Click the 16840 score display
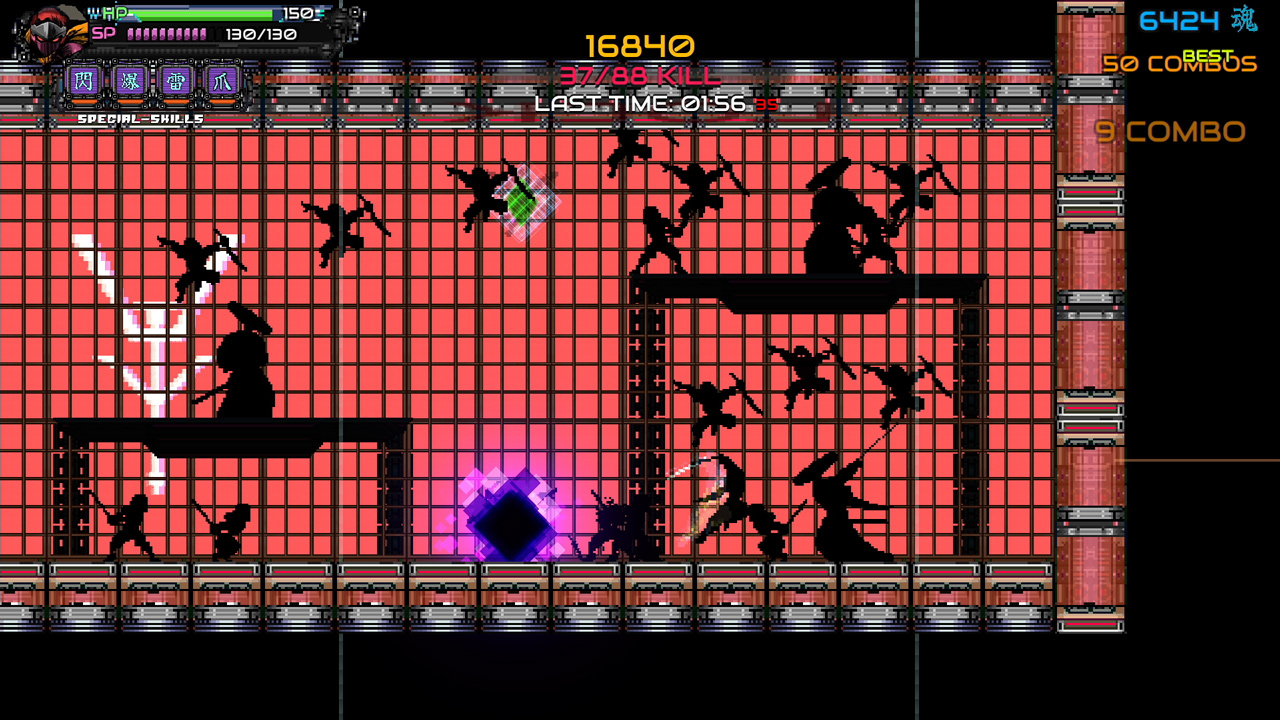 click(640, 44)
